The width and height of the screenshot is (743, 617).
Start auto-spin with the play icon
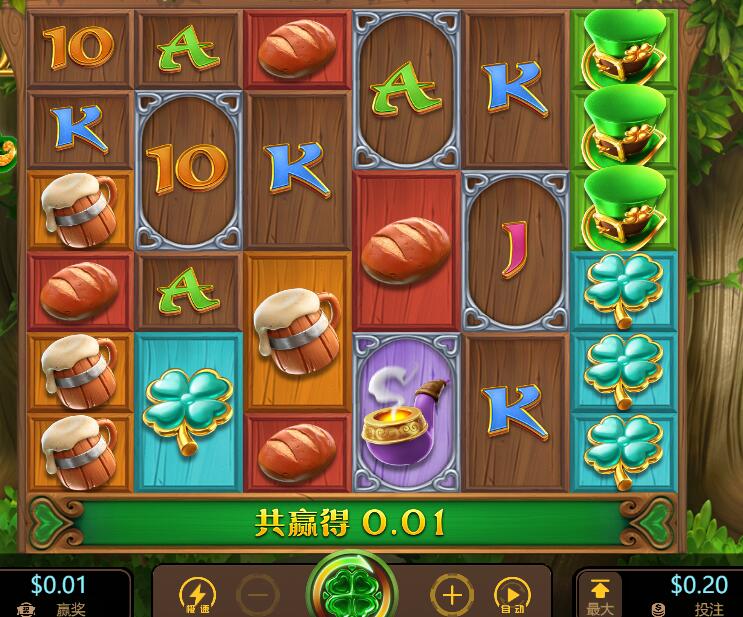[x=512, y=596]
